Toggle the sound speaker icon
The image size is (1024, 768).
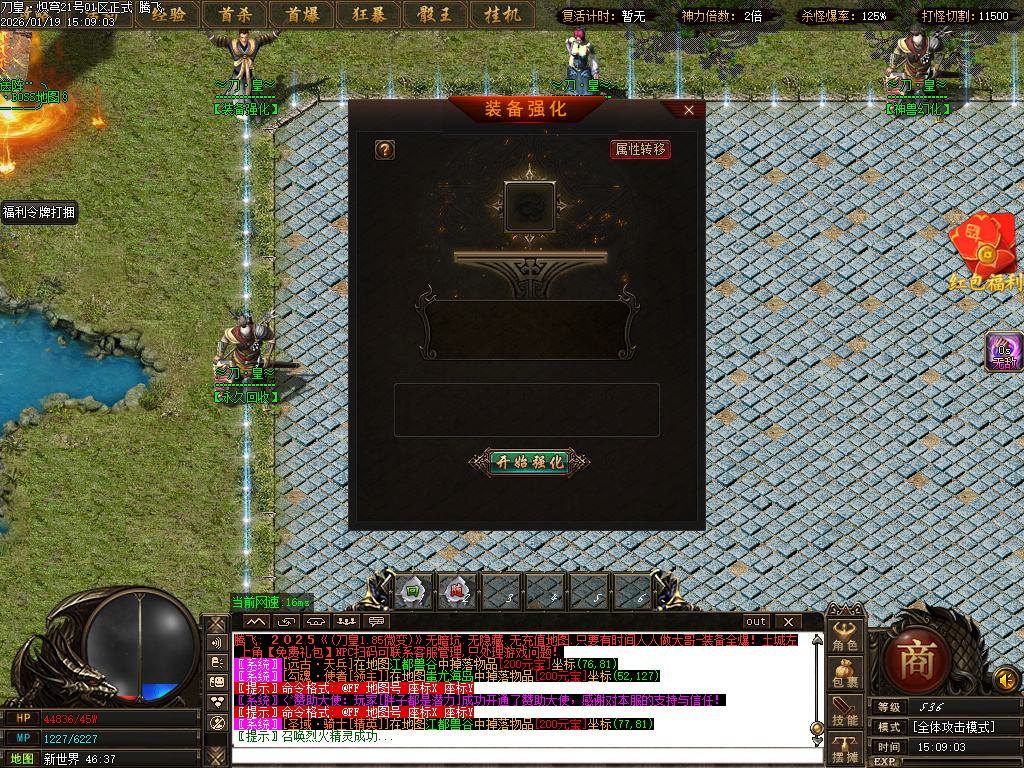[1006, 680]
